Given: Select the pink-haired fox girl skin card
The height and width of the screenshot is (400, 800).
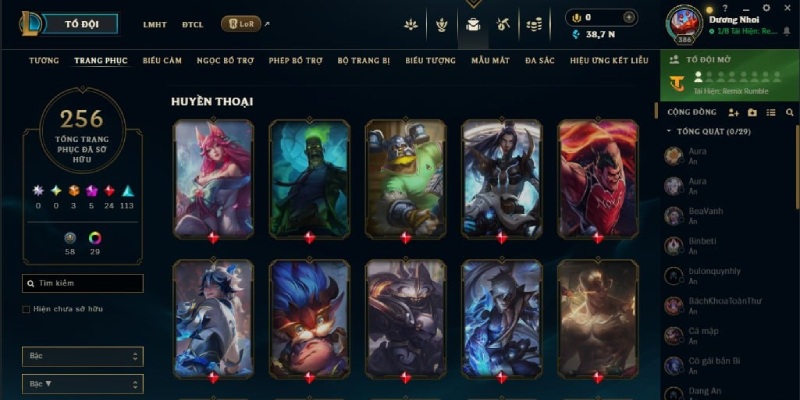Looking at the screenshot, I should (x=213, y=178).
